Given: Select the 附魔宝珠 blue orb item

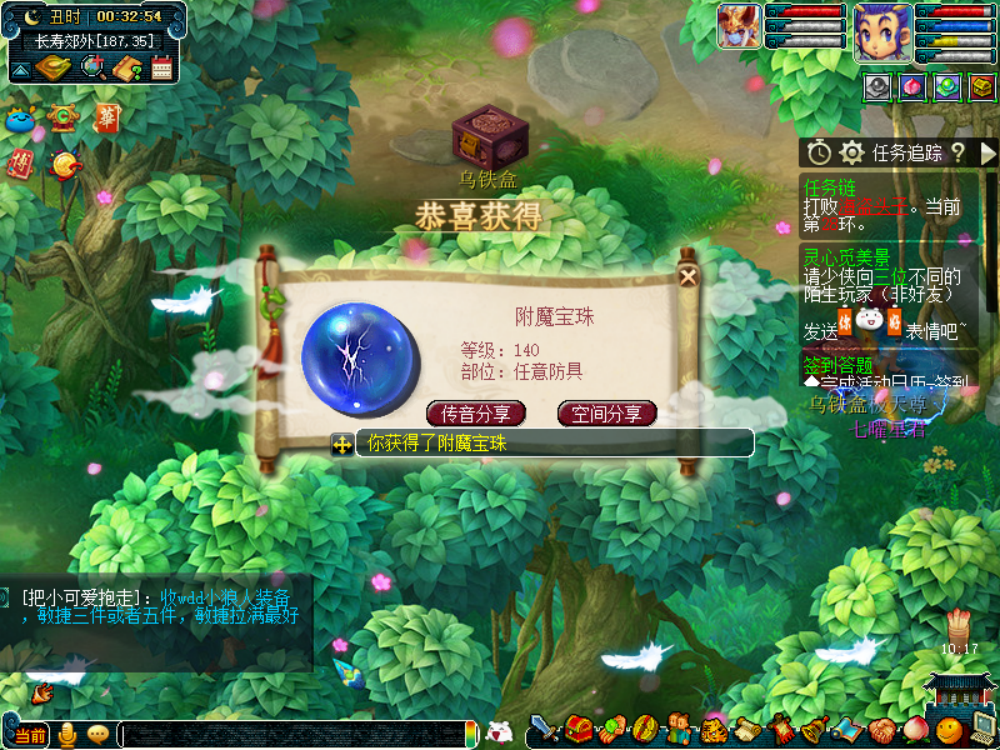Looking at the screenshot, I should tap(356, 354).
